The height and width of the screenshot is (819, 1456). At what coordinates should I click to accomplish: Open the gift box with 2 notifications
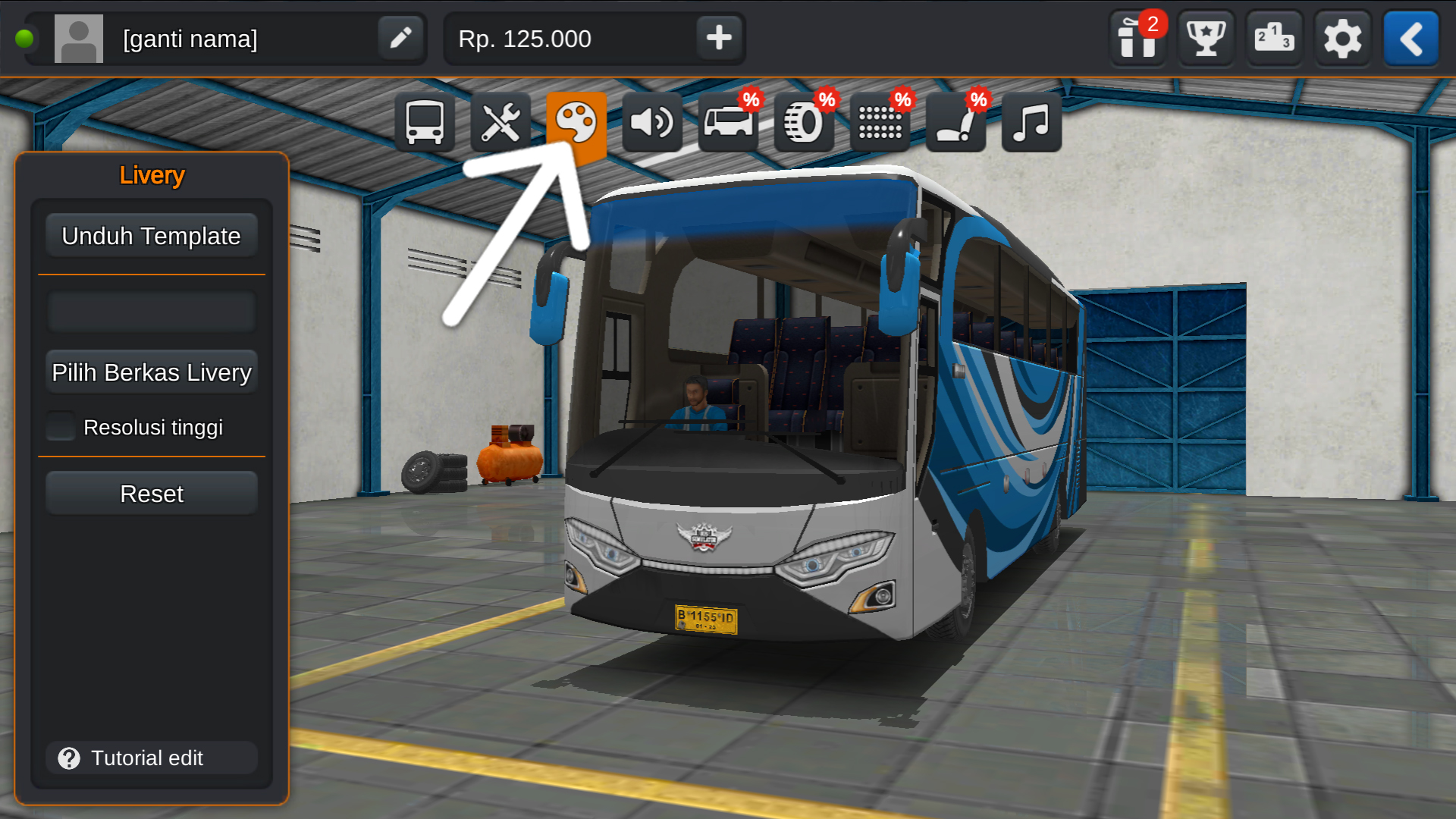tap(1137, 39)
